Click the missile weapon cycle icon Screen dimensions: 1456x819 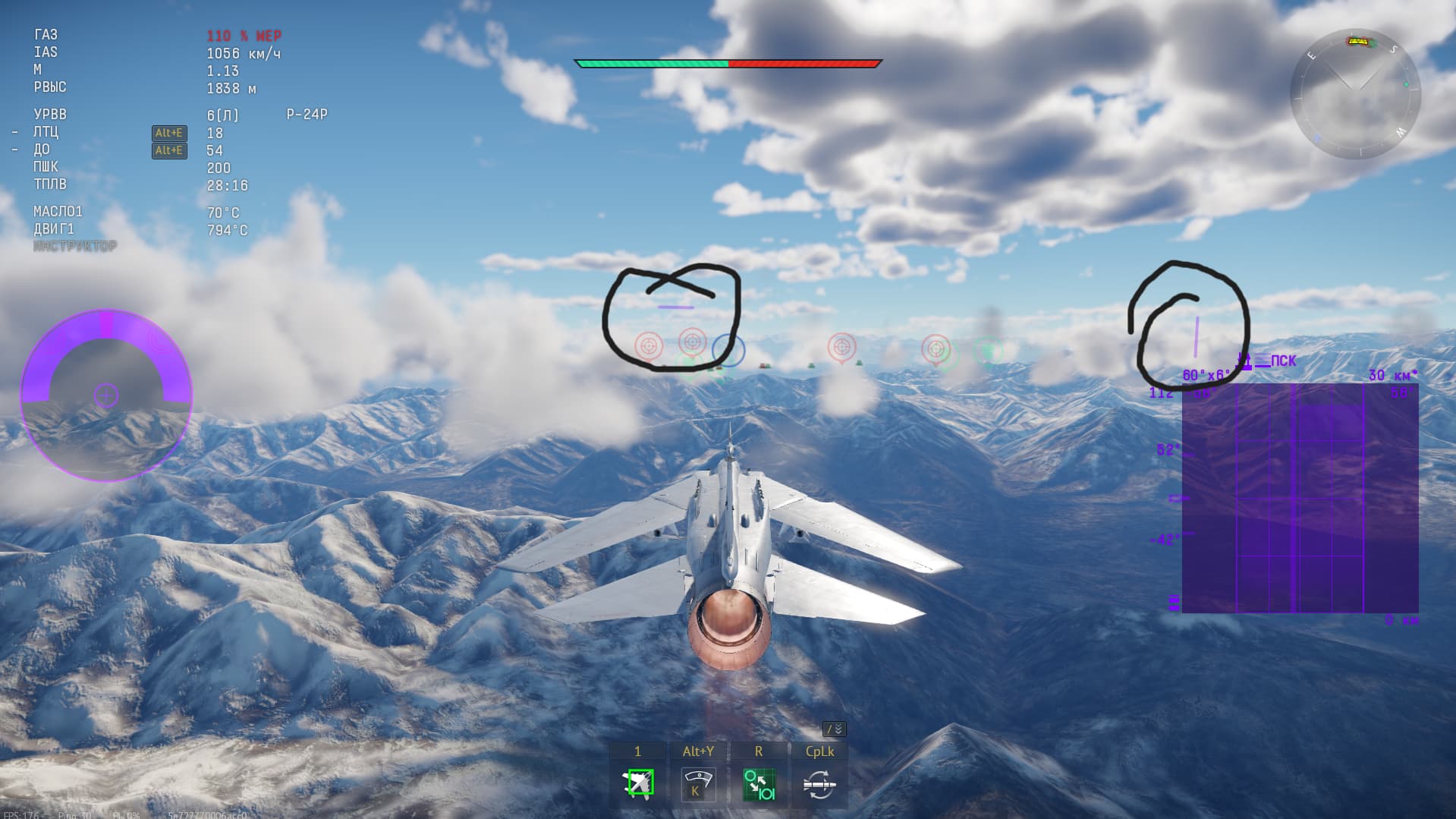(819, 784)
